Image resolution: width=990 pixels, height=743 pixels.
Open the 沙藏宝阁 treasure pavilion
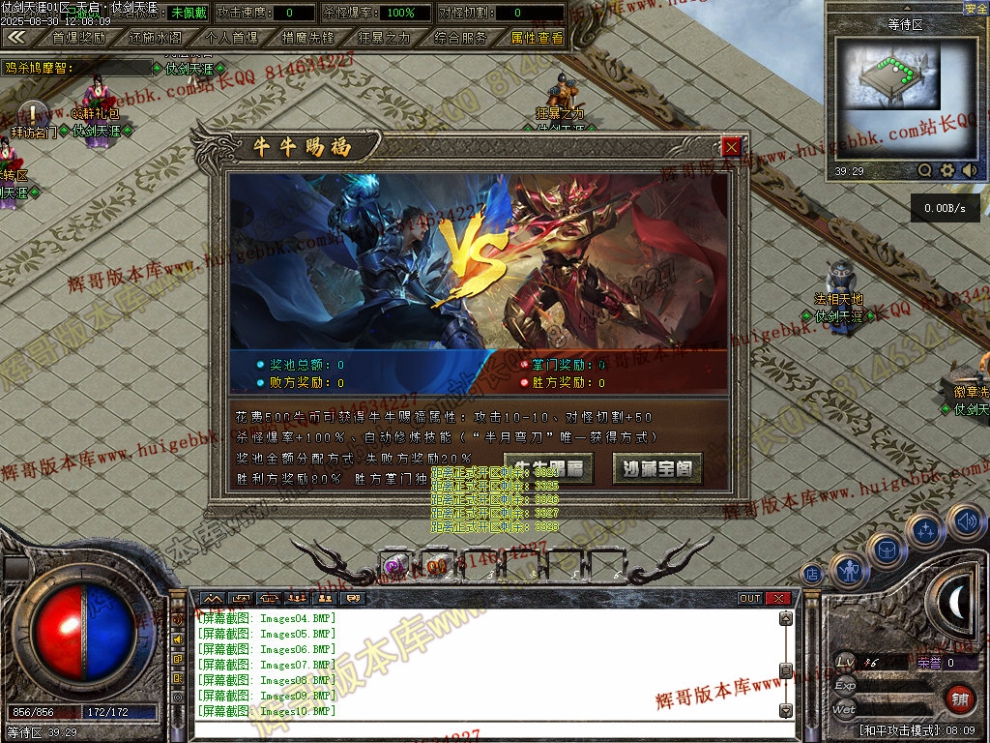[656, 467]
